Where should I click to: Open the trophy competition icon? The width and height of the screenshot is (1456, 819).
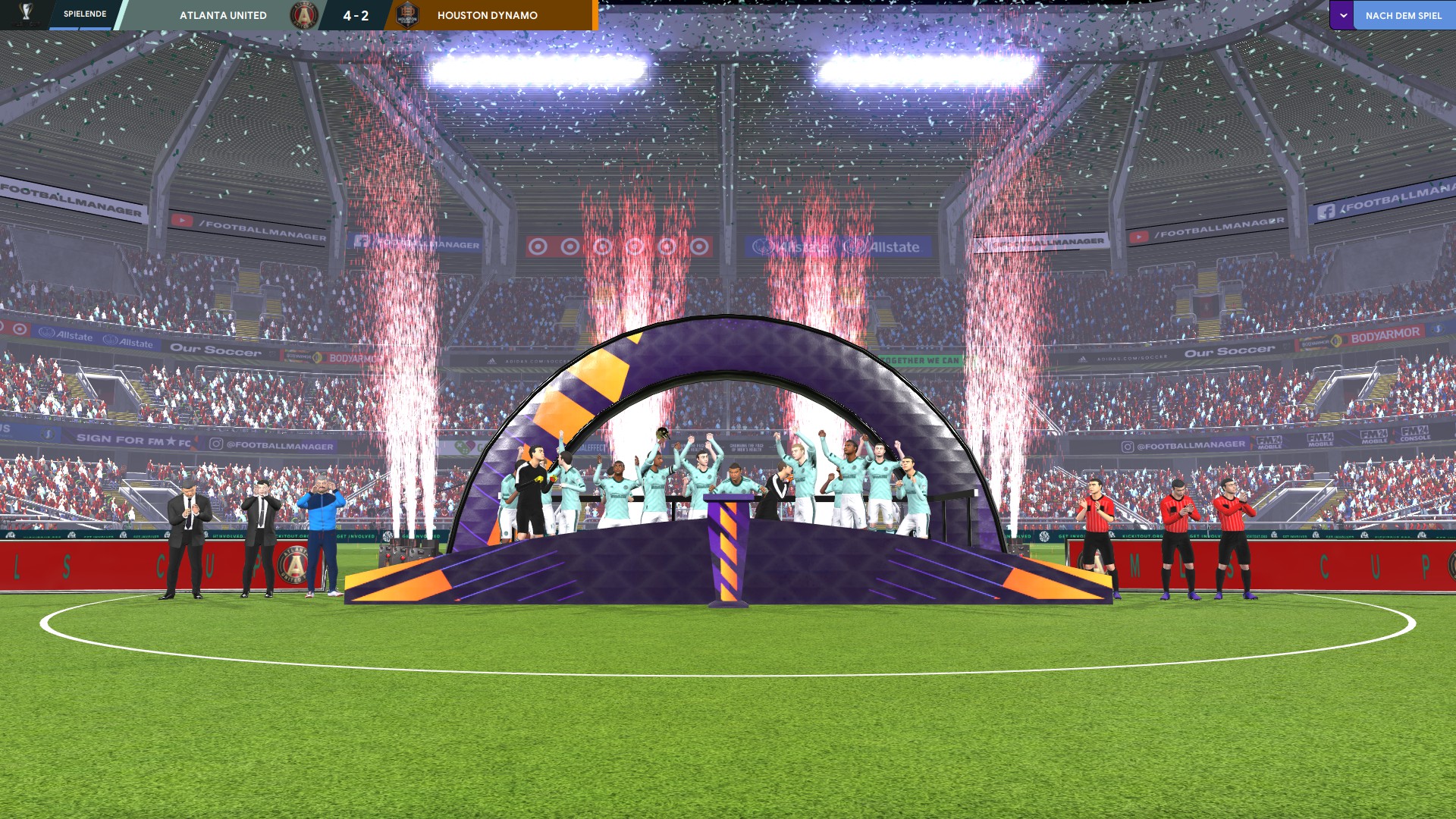(26, 13)
